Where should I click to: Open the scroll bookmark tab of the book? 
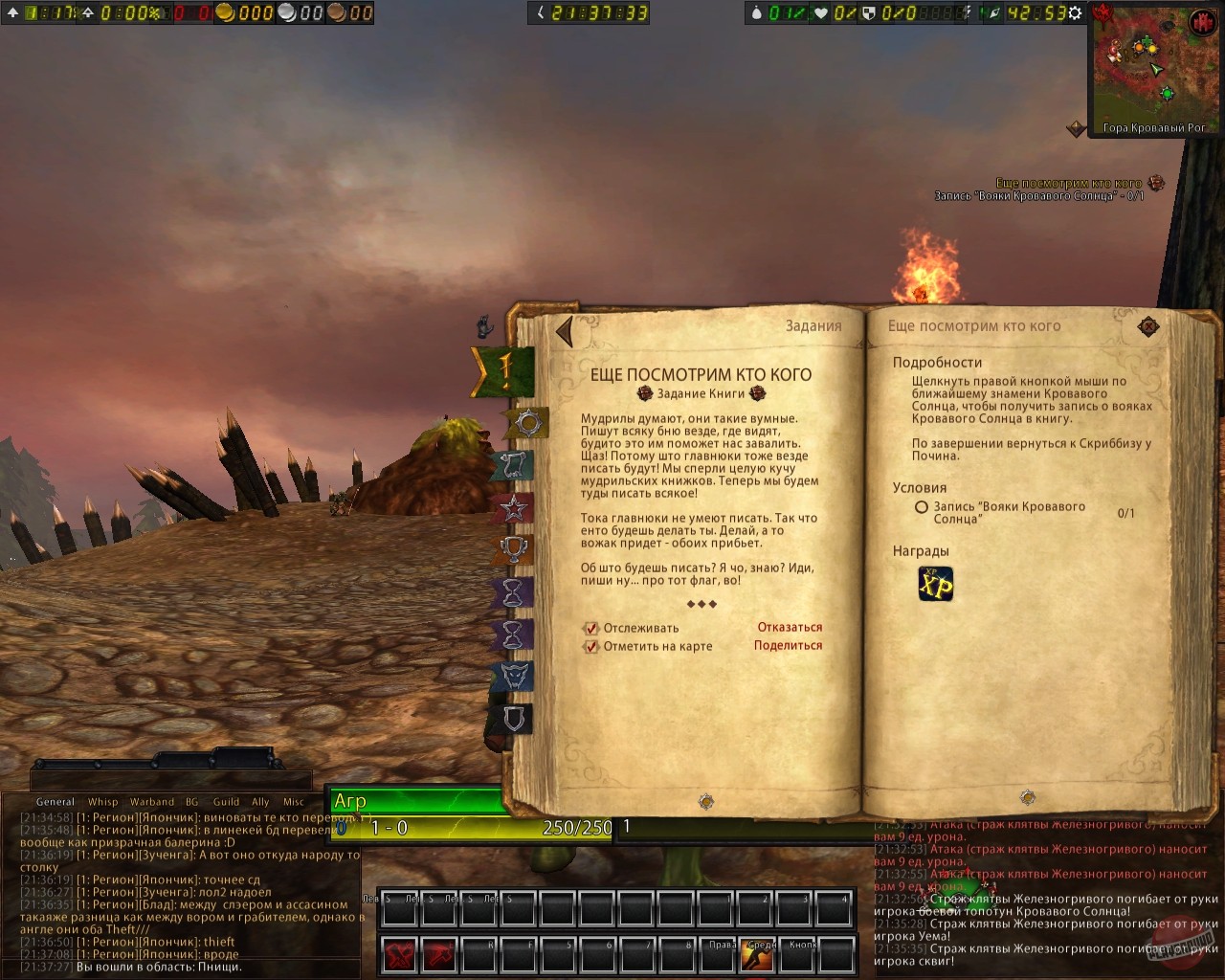click(515, 467)
